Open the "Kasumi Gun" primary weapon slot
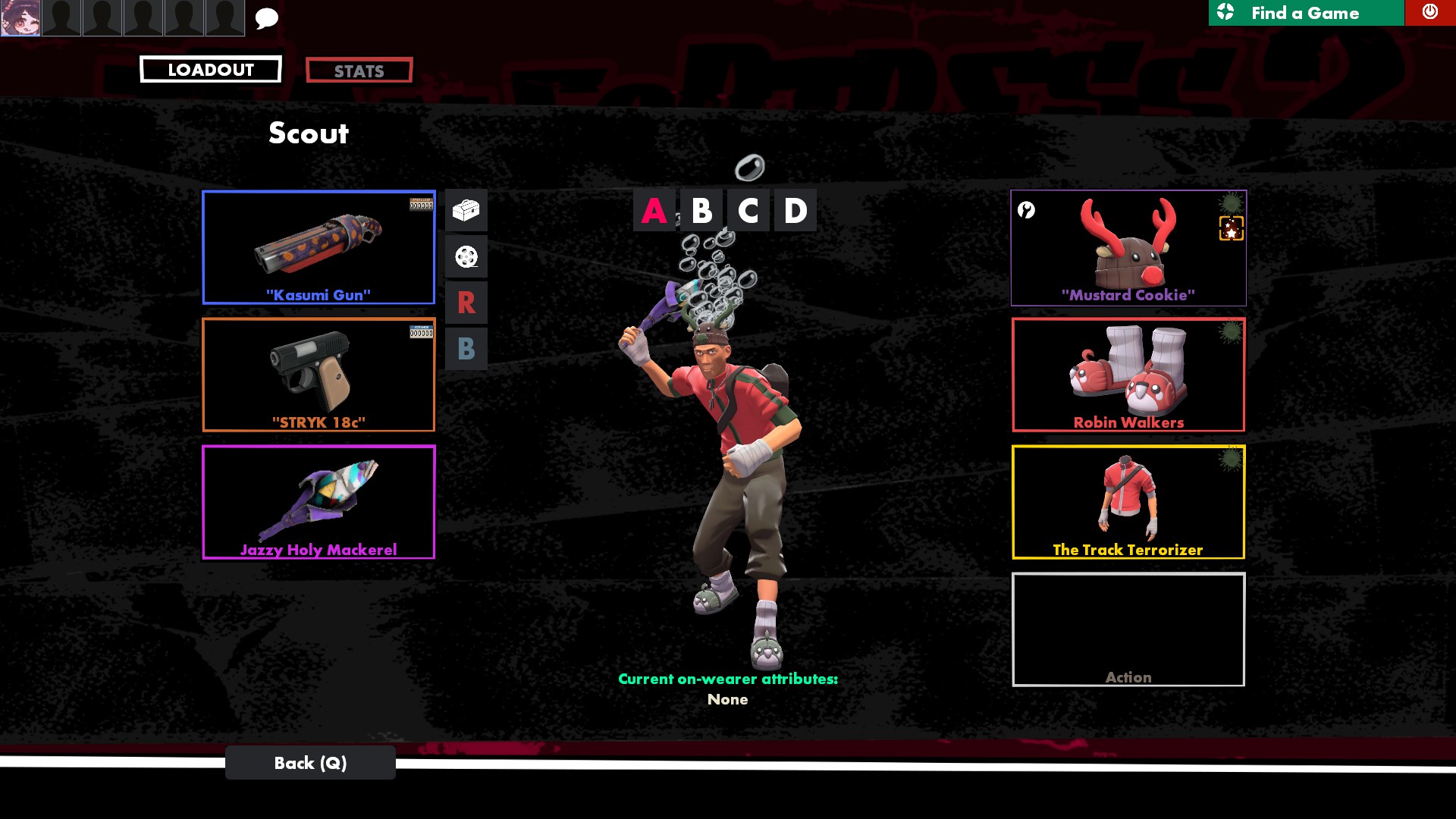This screenshot has width=1456, height=819. click(x=318, y=247)
